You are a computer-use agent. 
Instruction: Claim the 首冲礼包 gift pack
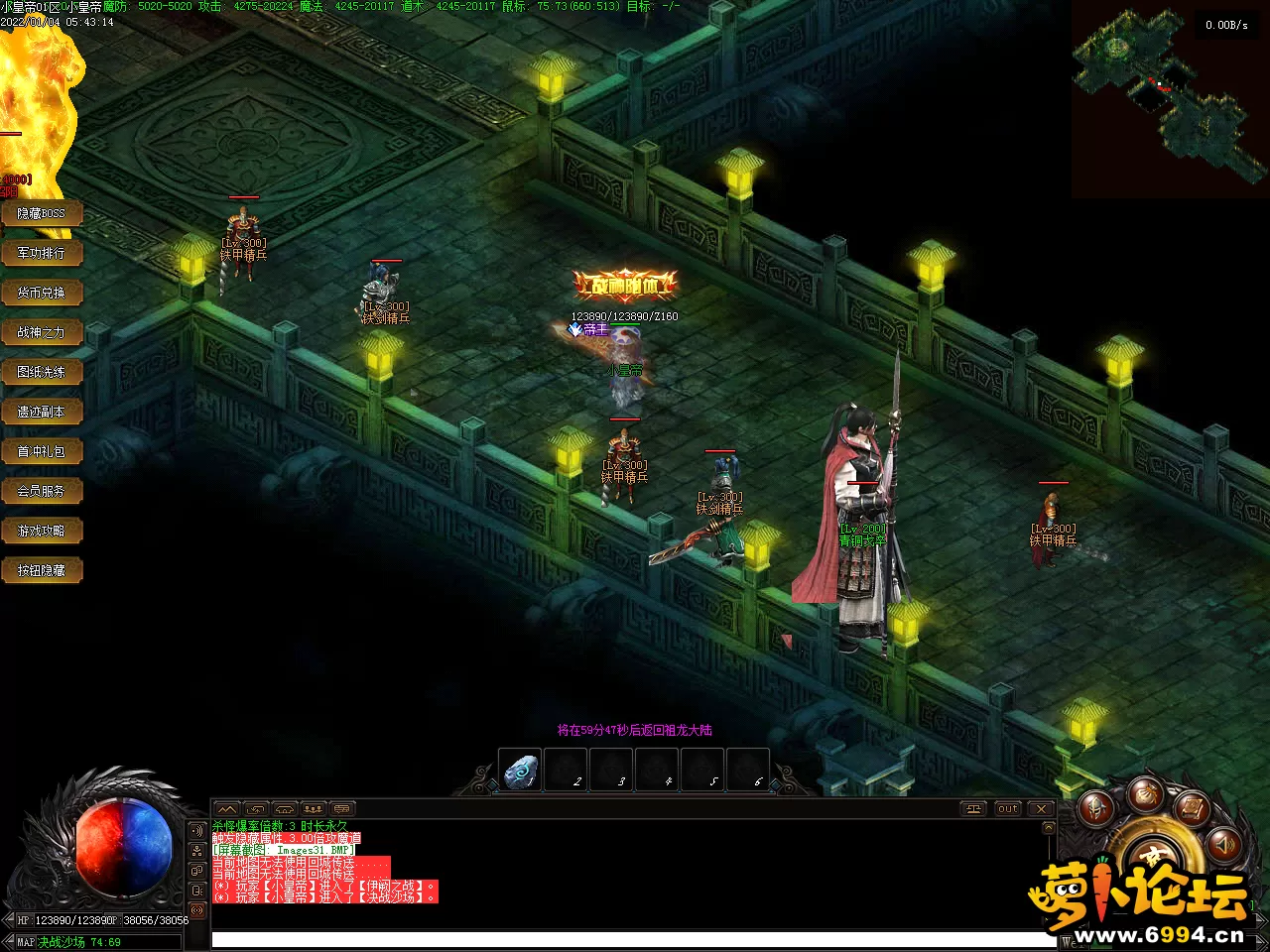(x=41, y=451)
